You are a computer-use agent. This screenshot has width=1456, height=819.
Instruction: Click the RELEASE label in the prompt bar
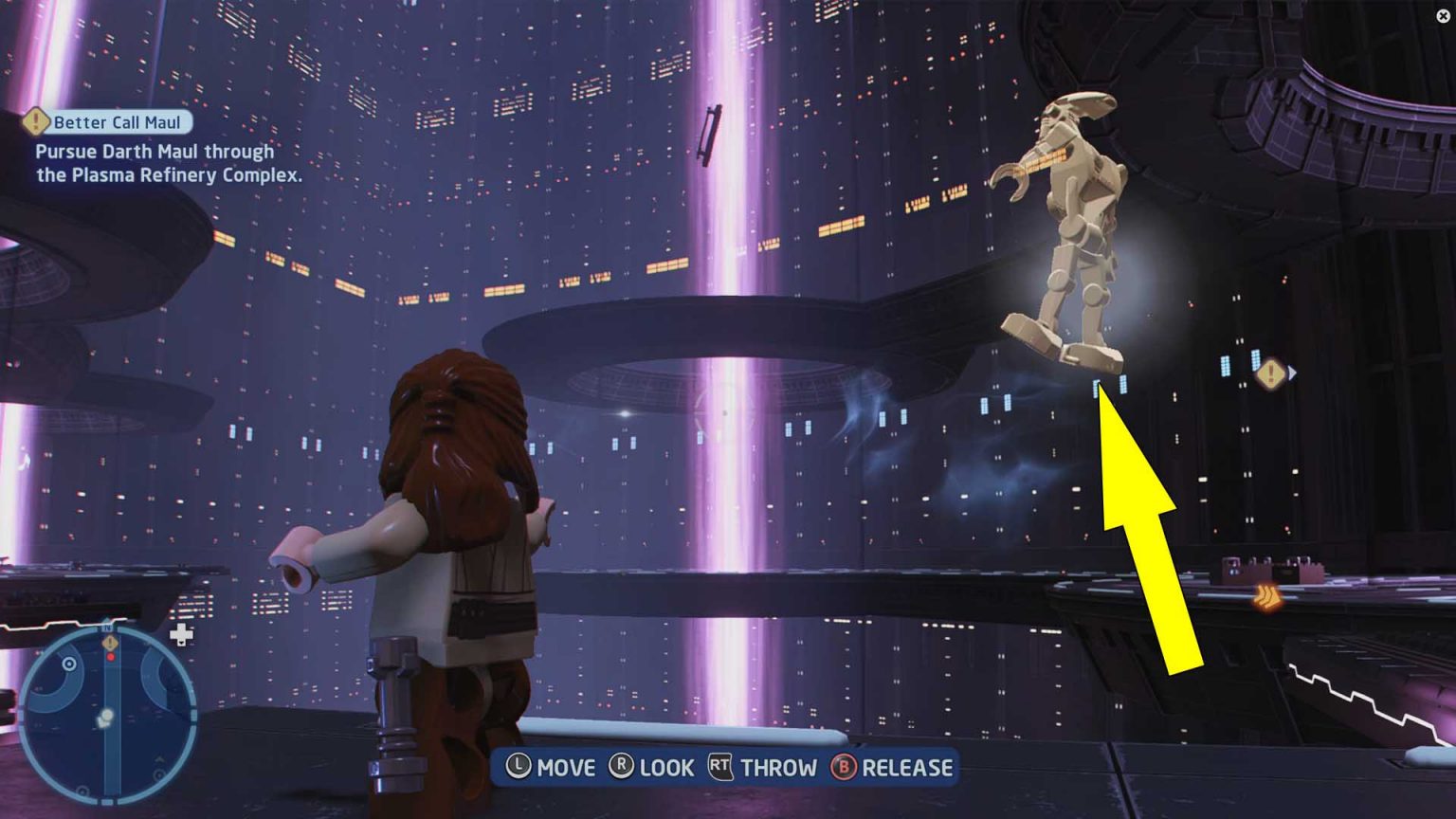[x=907, y=768]
